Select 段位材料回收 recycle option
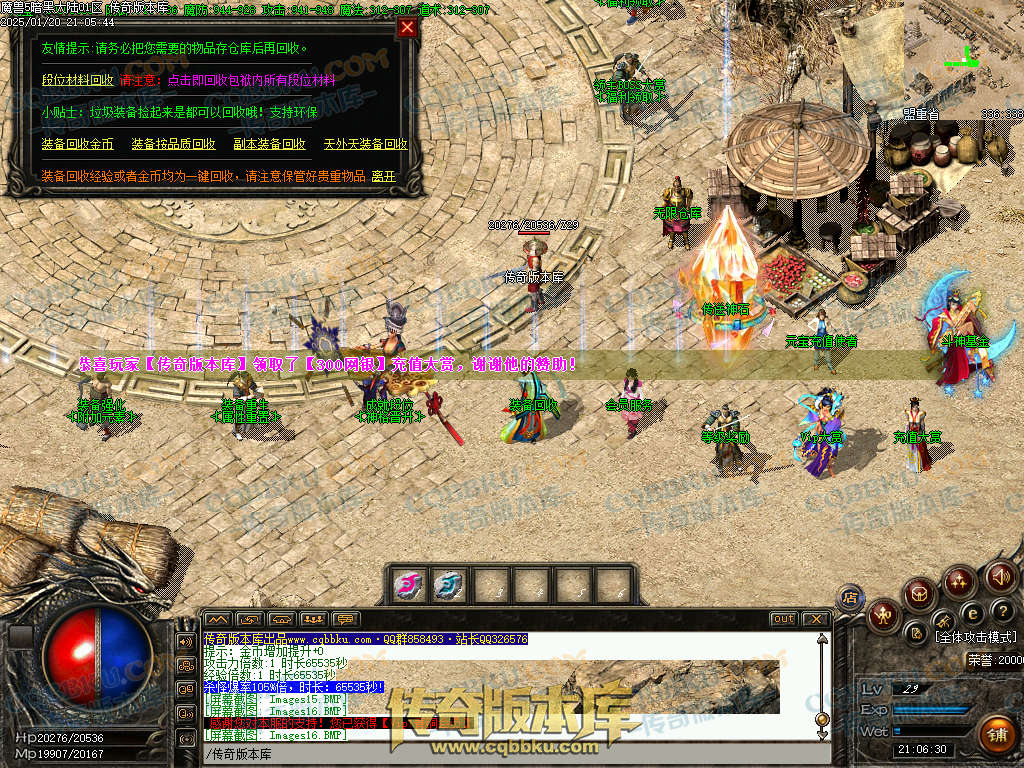The width and height of the screenshot is (1024, 768). pos(77,80)
